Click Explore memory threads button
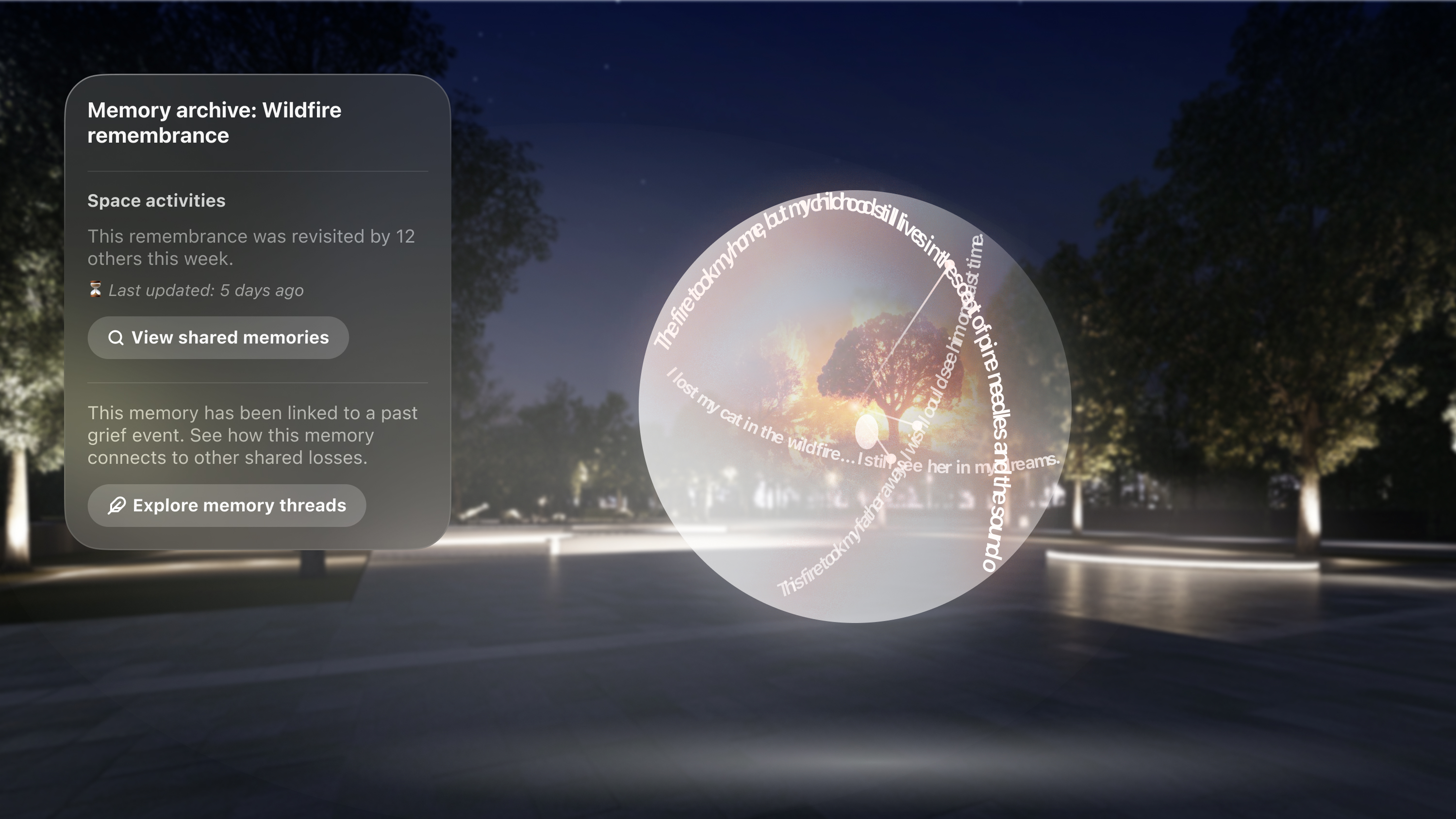The width and height of the screenshot is (1456, 819). 227,505
